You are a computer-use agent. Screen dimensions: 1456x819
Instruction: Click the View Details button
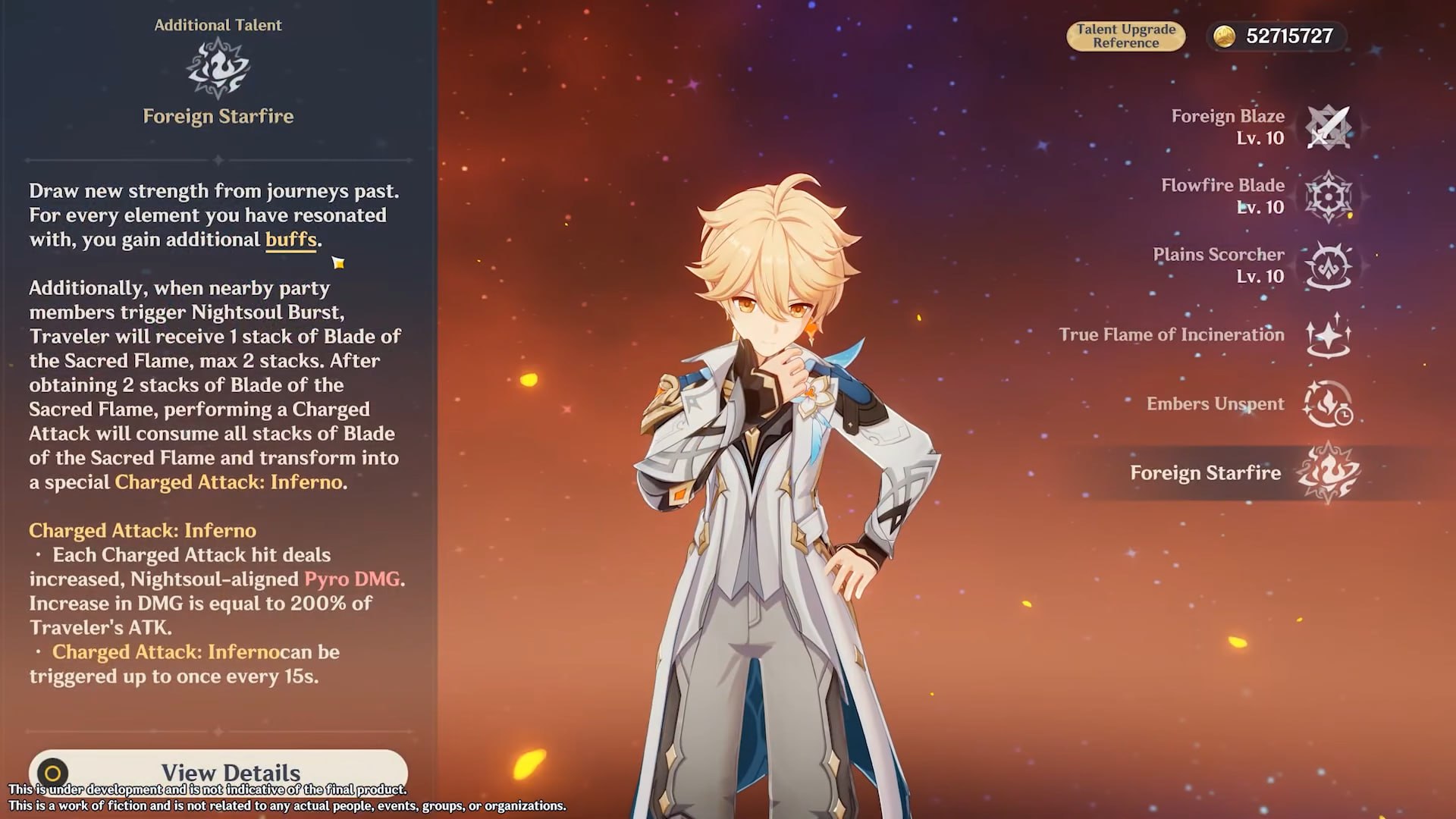(x=218, y=770)
